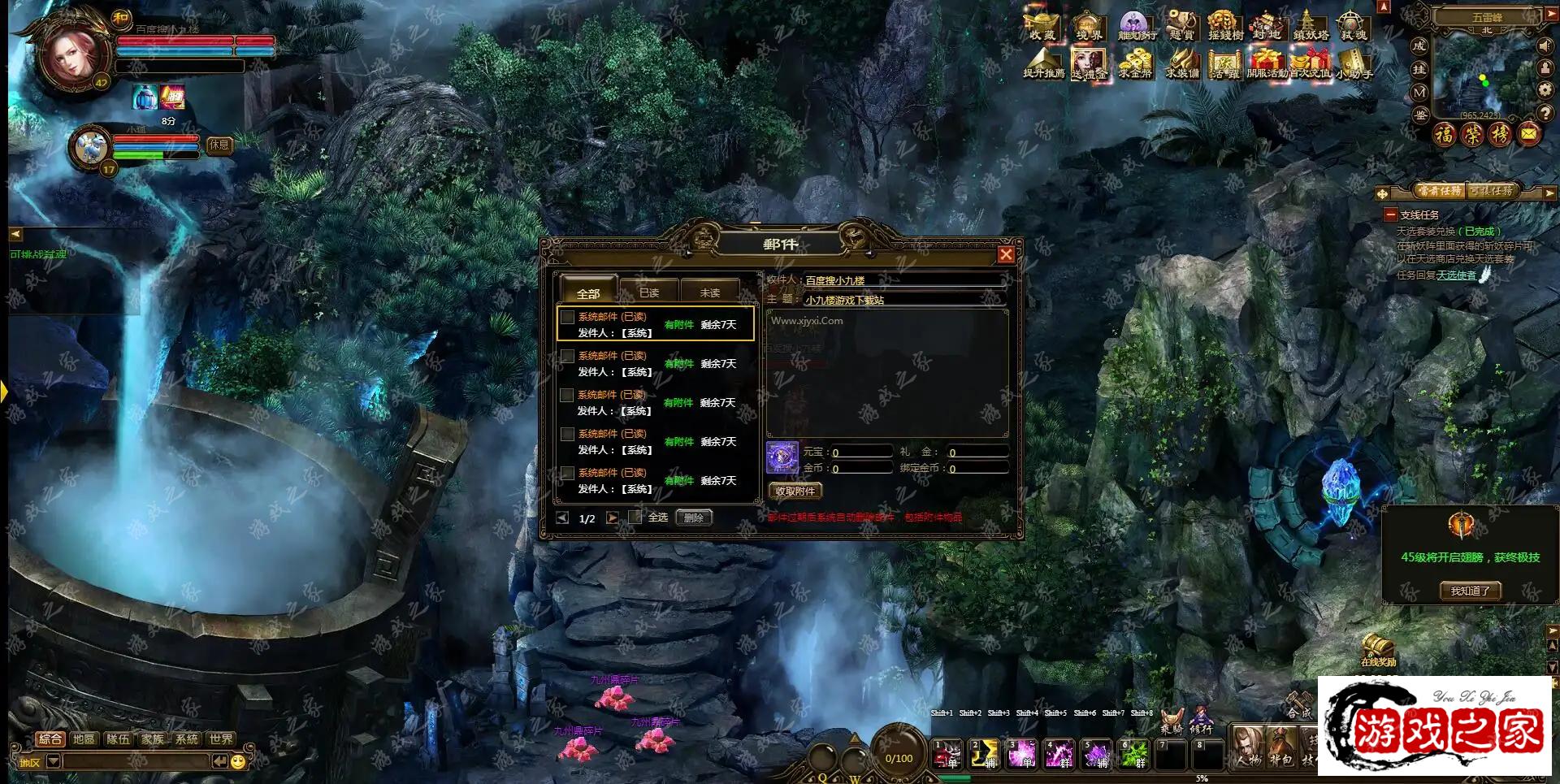The height and width of the screenshot is (784, 1560).
Task: Click the 休息 rest button beside pet
Action: pos(219,145)
